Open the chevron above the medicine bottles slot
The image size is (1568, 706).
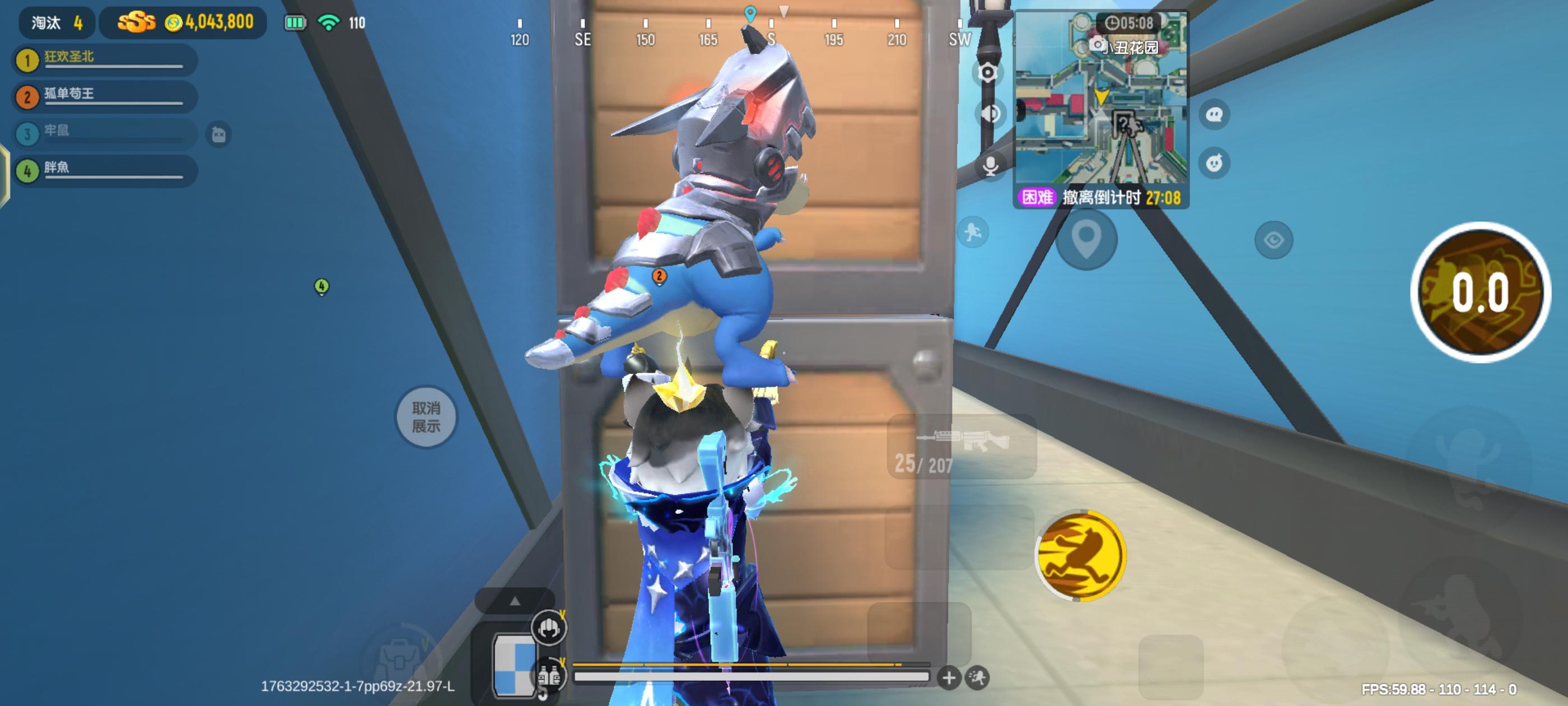[563, 662]
